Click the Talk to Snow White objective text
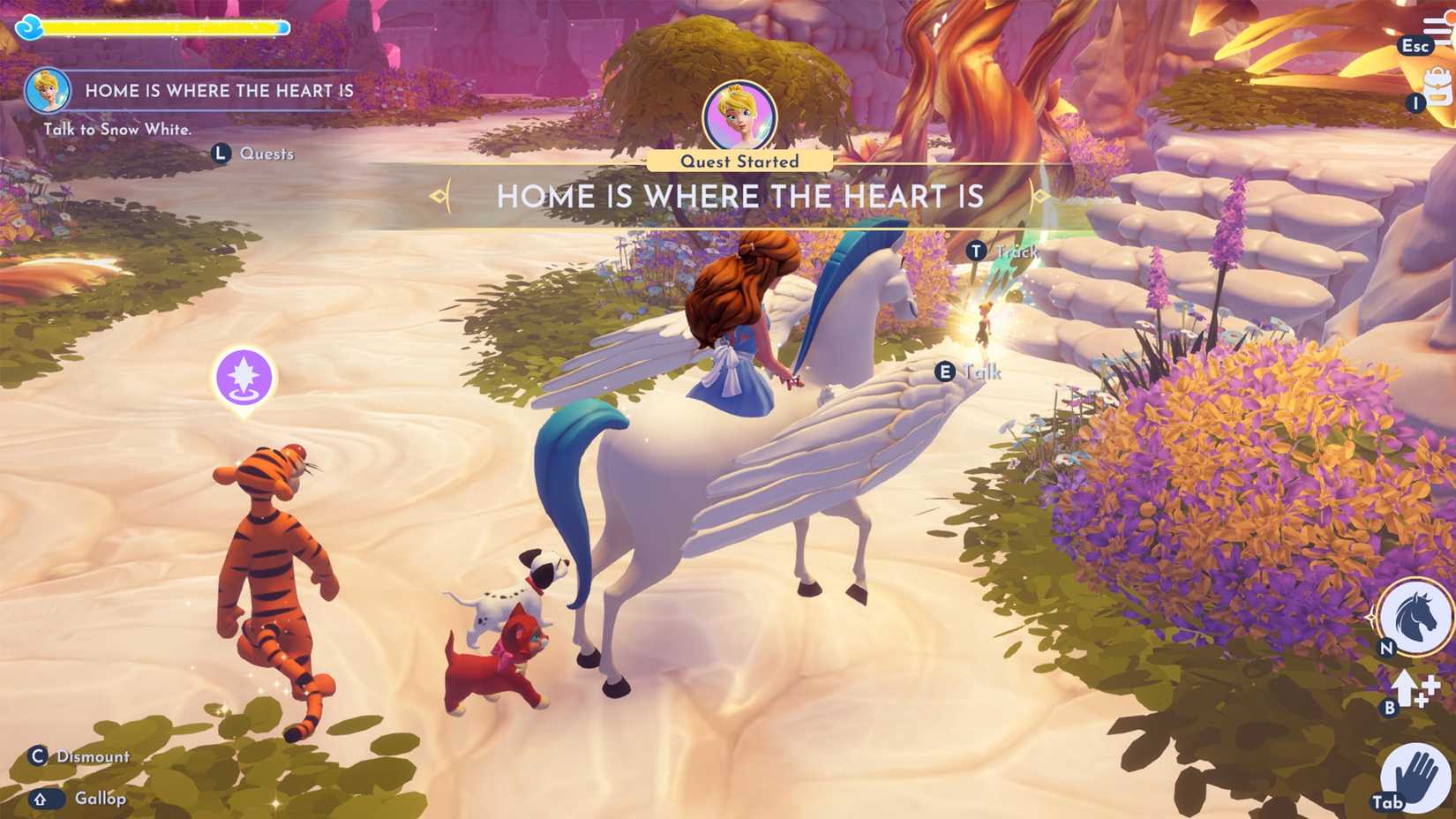Image resolution: width=1456 pixels, height=819 pixels. coord(116,129)
